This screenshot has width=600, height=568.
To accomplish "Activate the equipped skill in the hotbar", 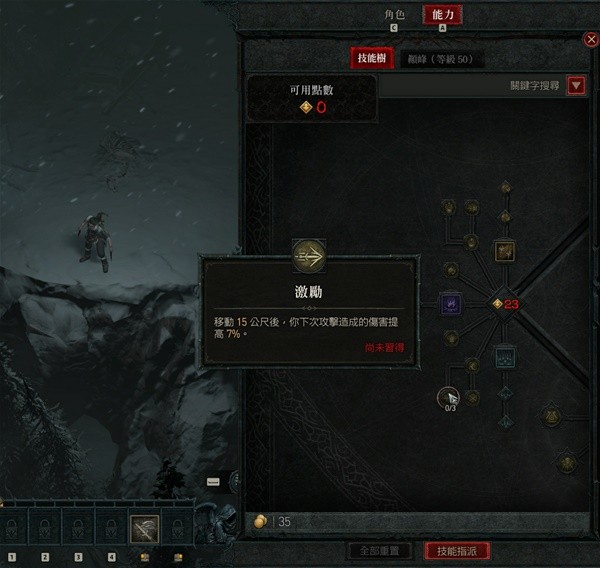I will [x=144, y=528].
